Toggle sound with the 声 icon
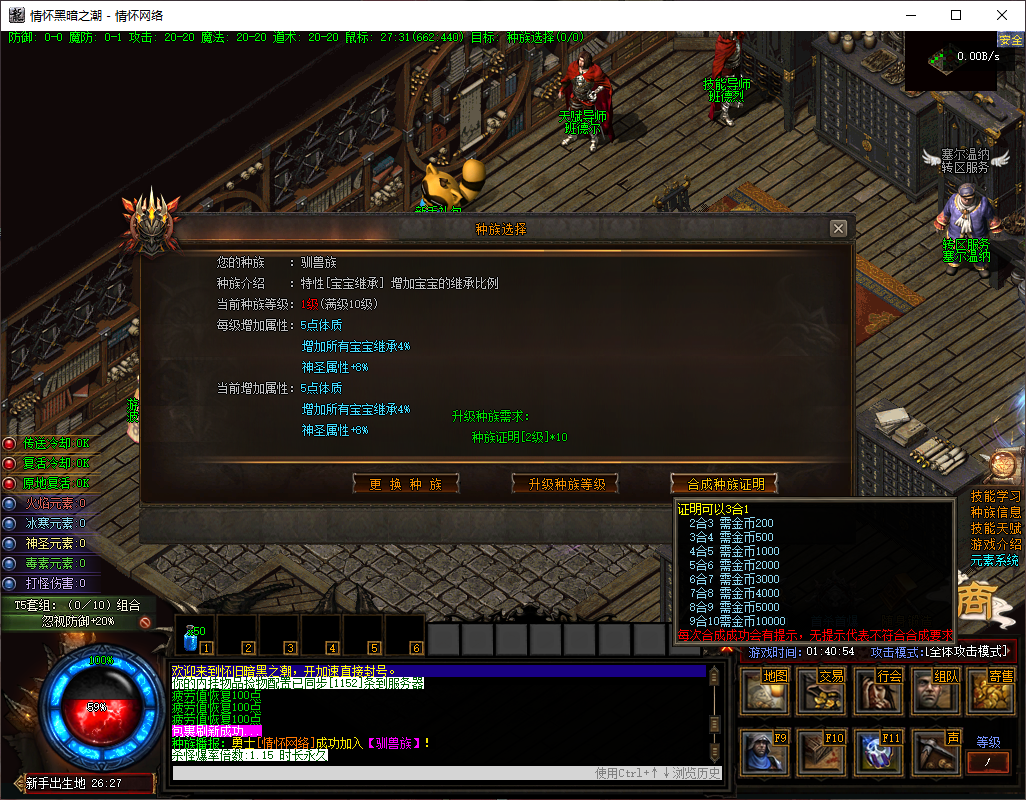The width and height of the screenshot is (1026, 800). 936,752
